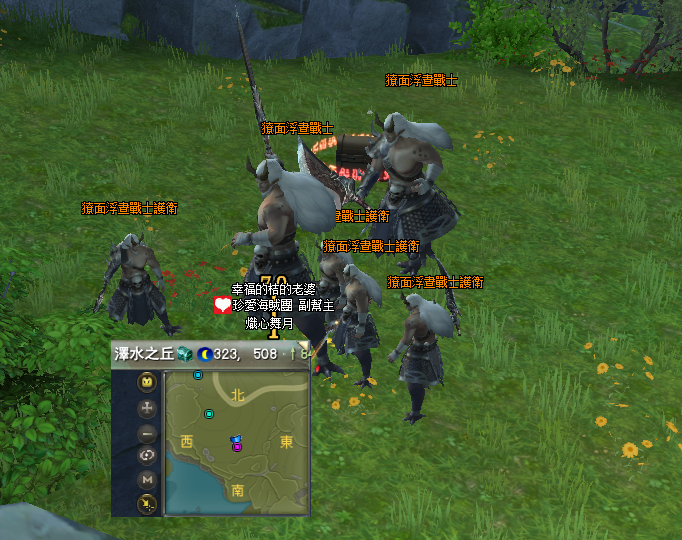Viewport: 682px width, 540px height.
Task: Zoom in the minimap with plus button
Action: pyautogui.click(x=147, y=408)
